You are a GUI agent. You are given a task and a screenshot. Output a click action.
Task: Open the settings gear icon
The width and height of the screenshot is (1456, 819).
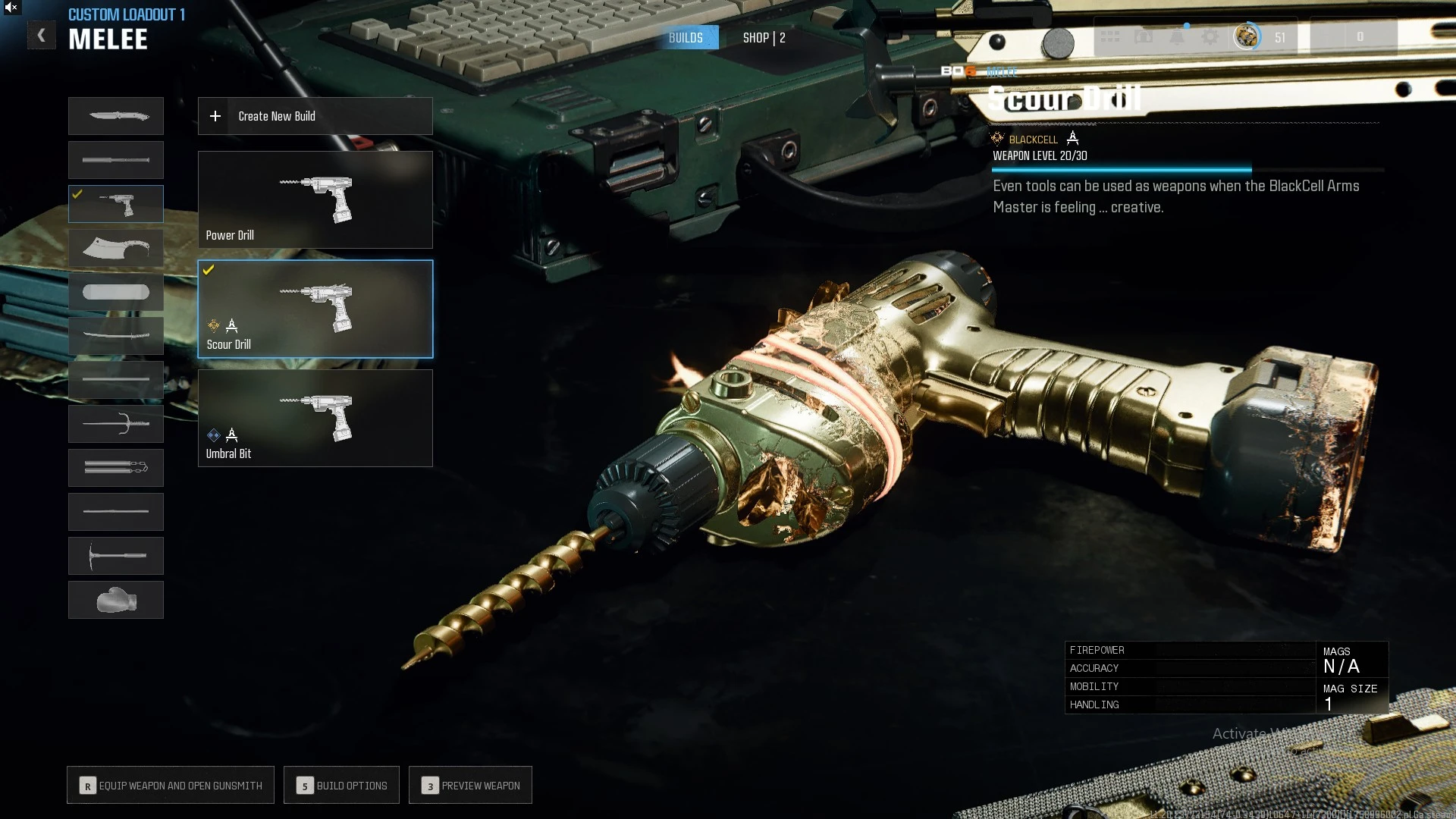[1210, 36]
